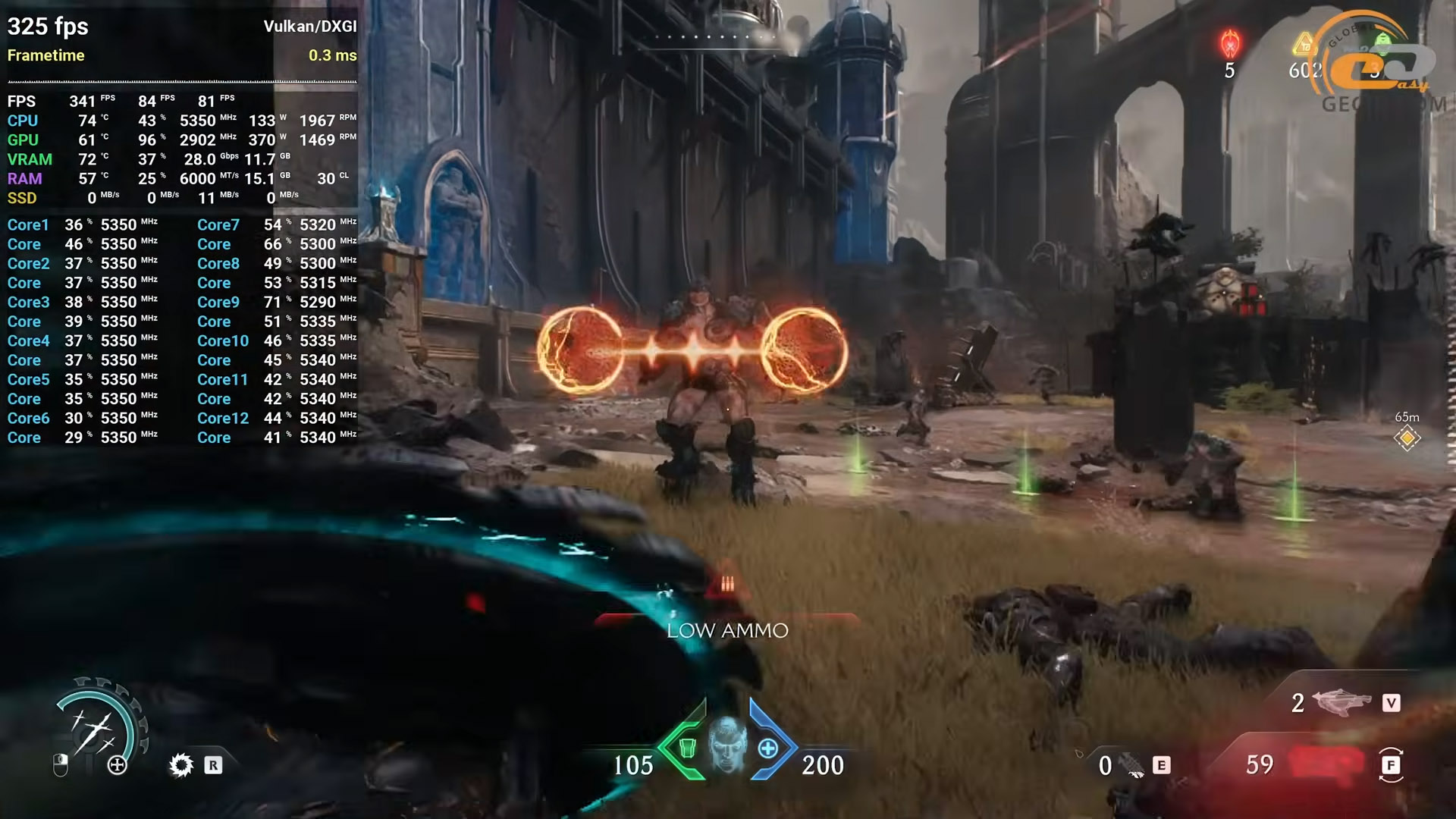Click the red demon skull counter icon

(x=1229, y=44)
